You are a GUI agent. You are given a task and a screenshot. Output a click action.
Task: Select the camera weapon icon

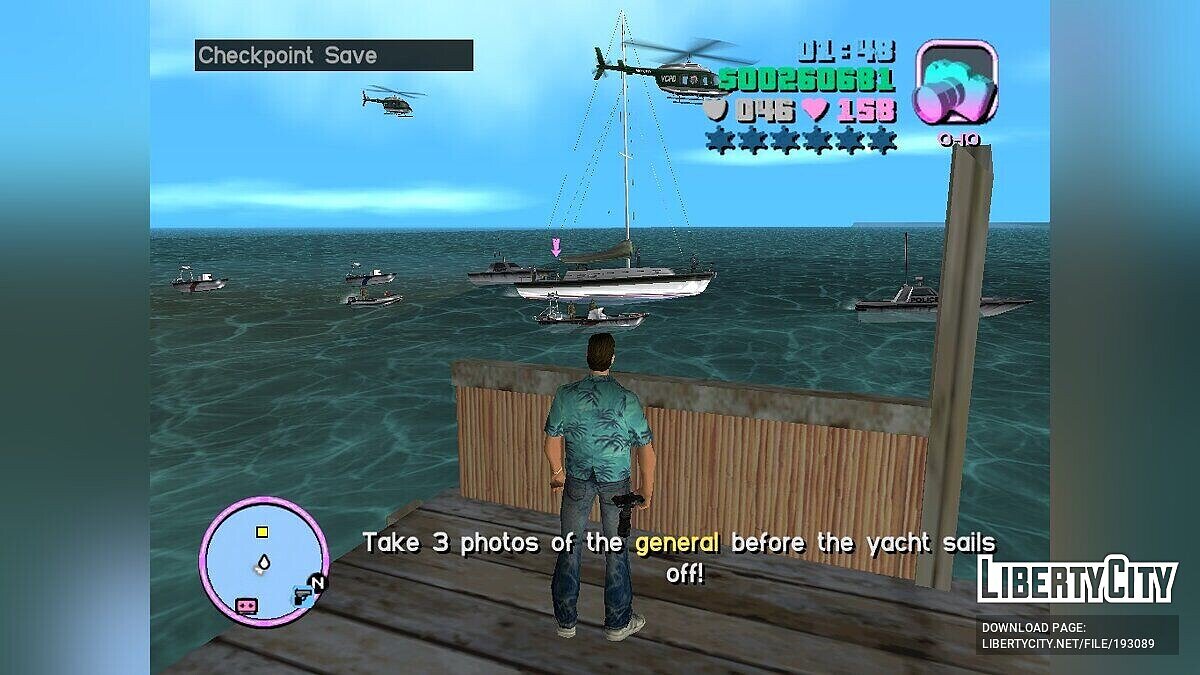[957, 85]
